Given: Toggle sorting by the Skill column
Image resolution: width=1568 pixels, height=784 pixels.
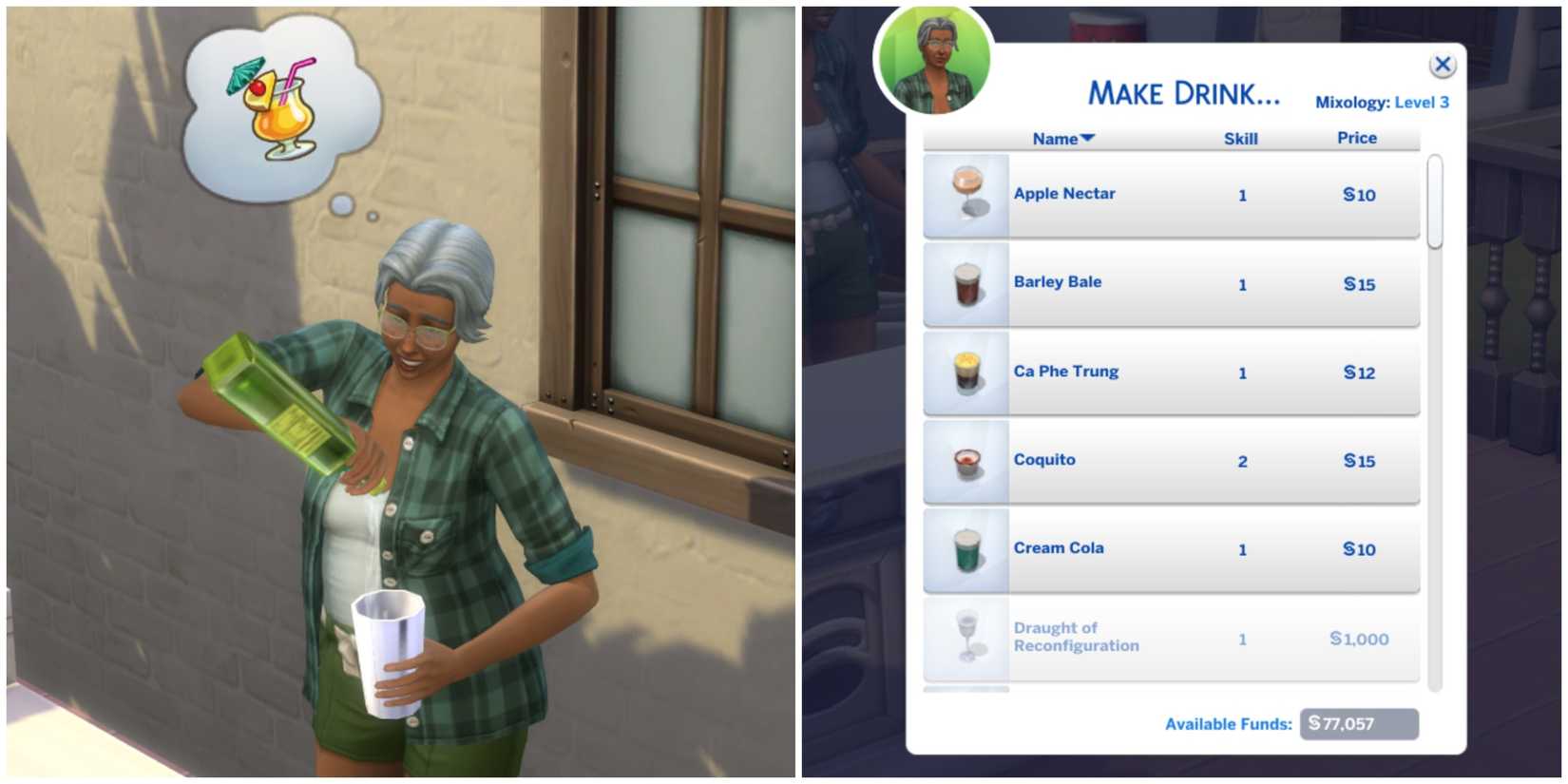Looking at the screenshot, I should [1241, 139].
